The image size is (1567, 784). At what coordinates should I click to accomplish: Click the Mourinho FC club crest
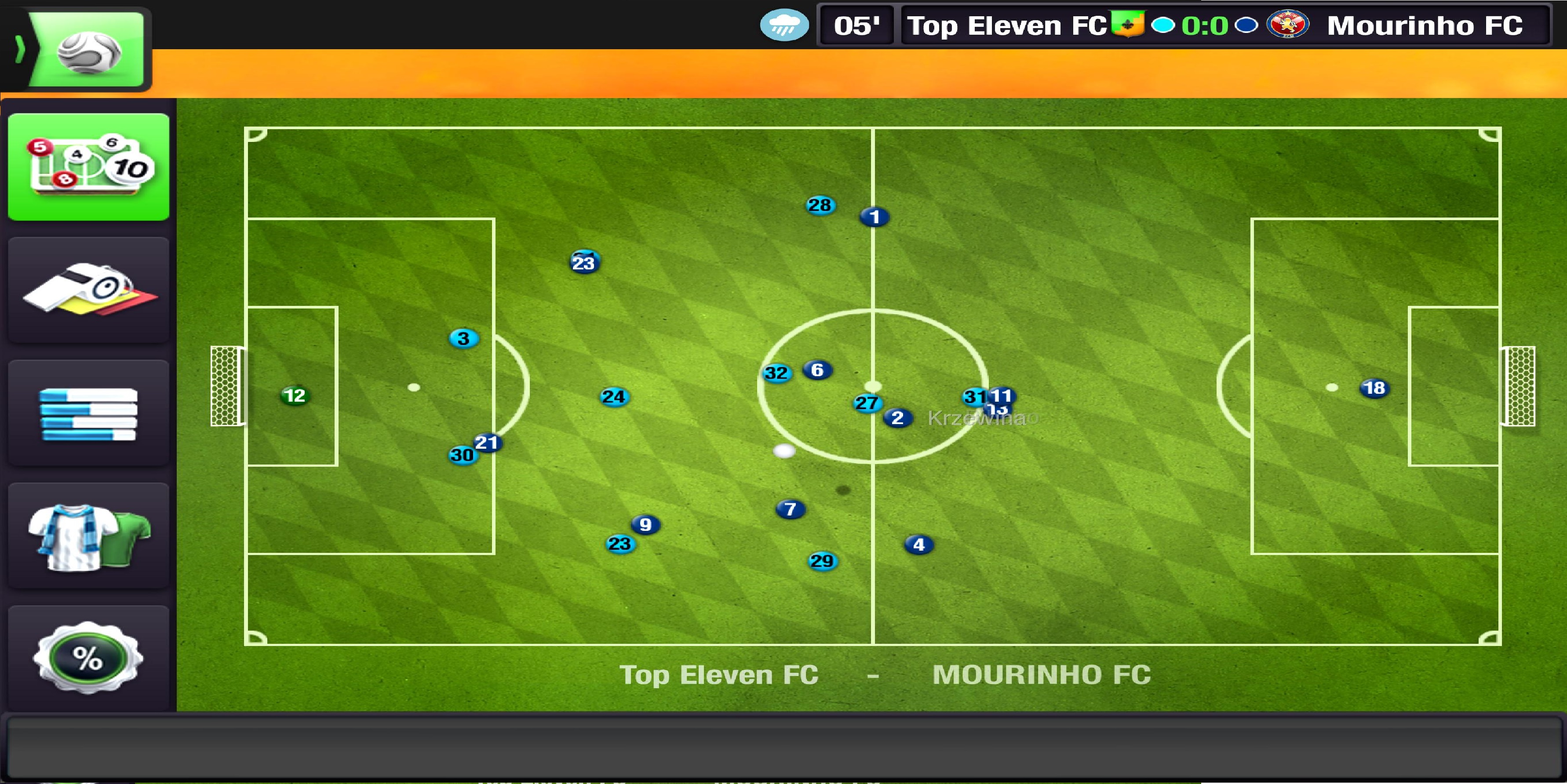1287,25
